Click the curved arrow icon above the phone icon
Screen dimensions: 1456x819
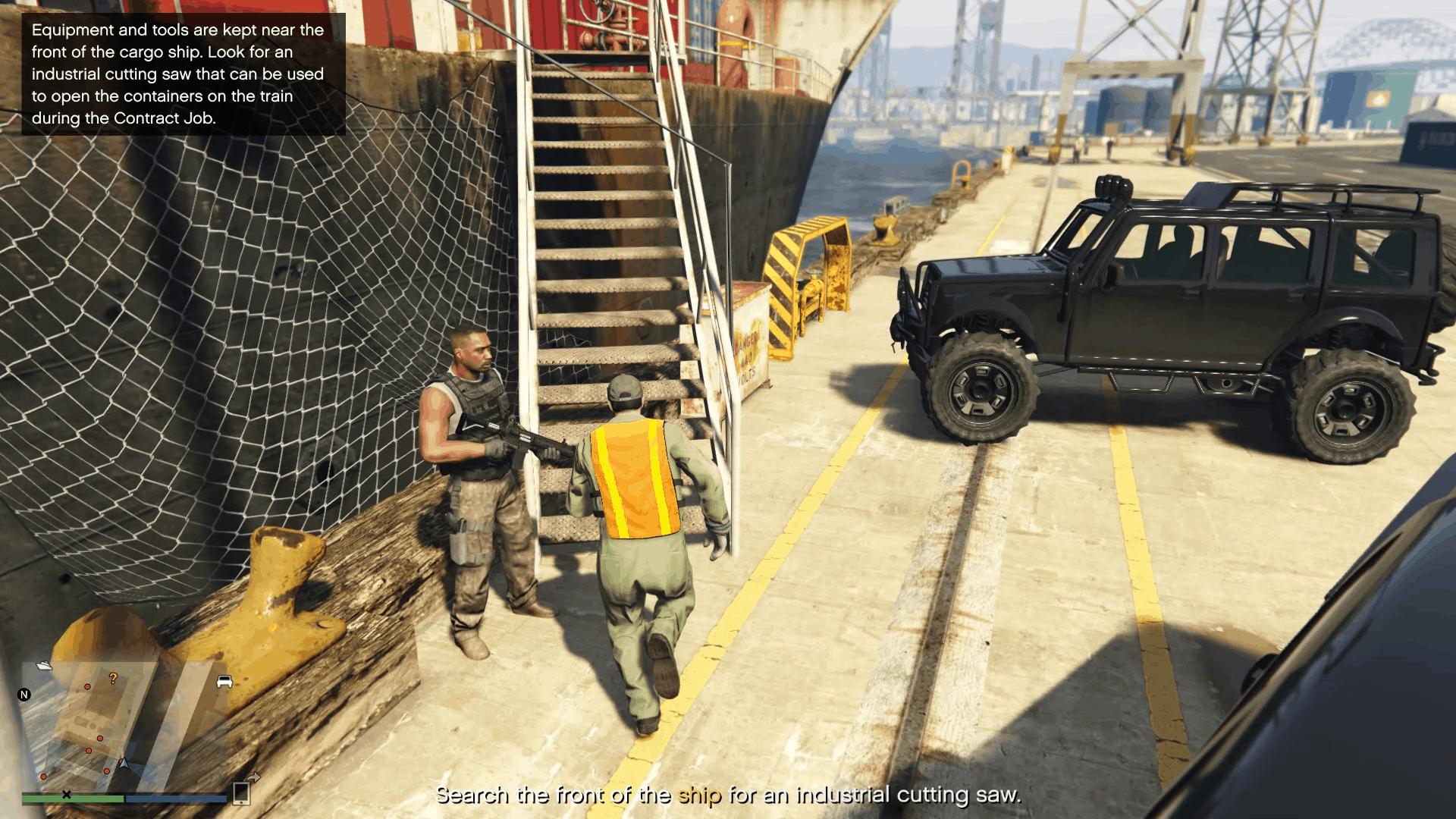pos(253,776)
